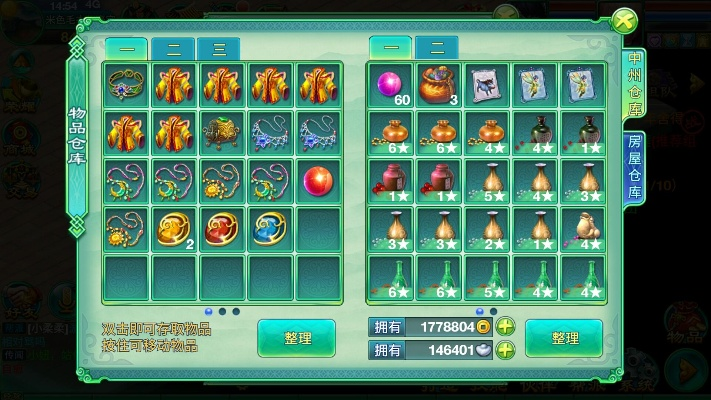The image size is (711, 400).
Task: Click the red round medallion item
Action: coord(222,228)
